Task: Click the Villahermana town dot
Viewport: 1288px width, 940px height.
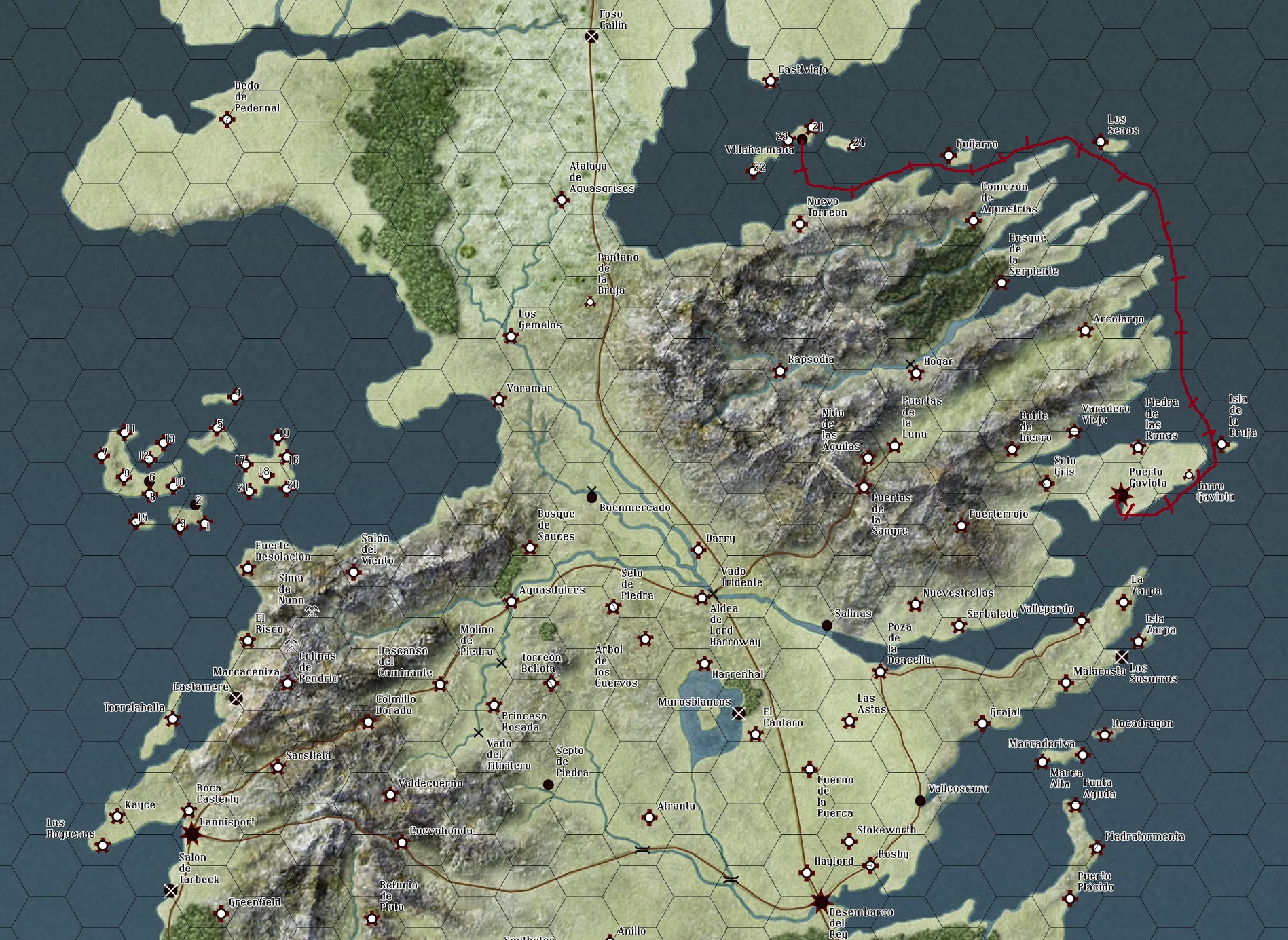Action: point(802,140)
